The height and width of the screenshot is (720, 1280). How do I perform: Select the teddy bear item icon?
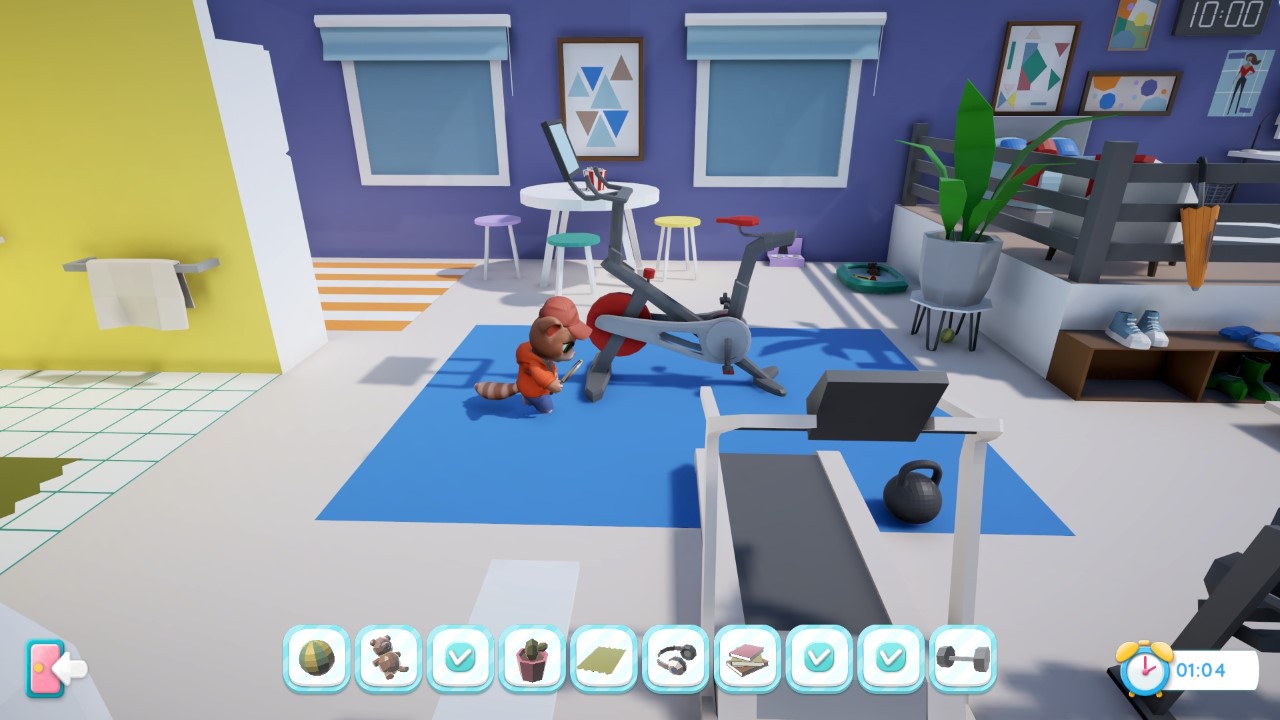(388, 657)
